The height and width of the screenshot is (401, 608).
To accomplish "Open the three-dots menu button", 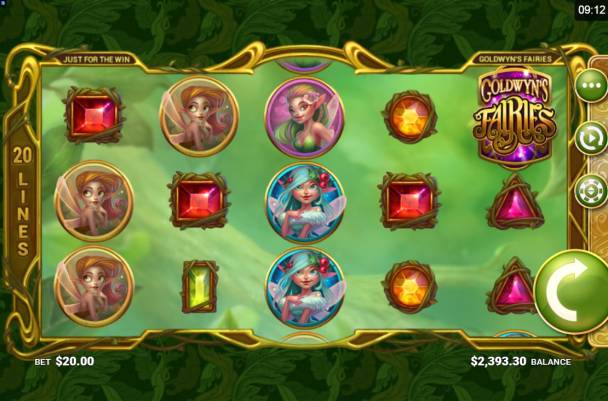I will 591,86.
